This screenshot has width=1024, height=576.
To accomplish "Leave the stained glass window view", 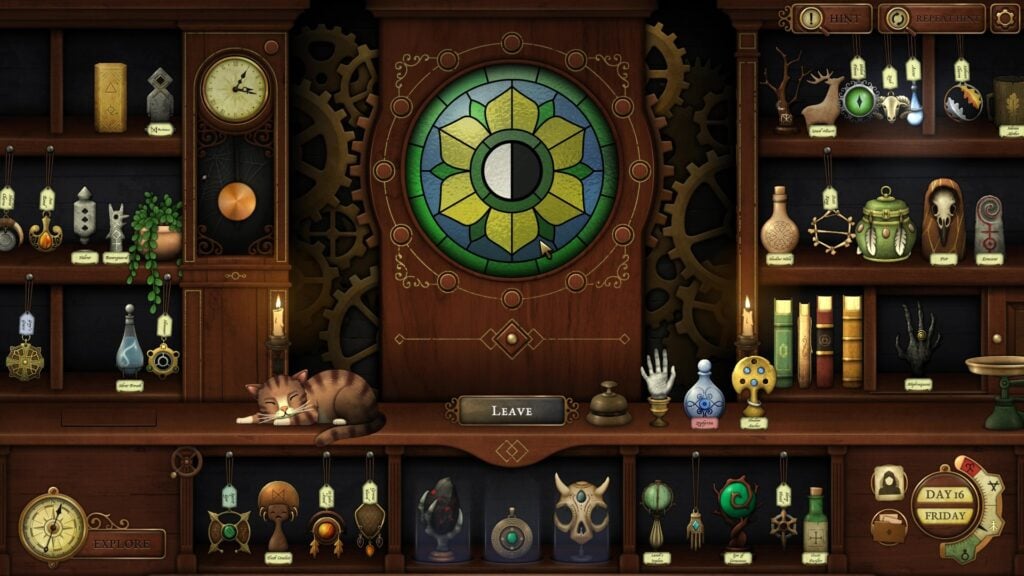I will click(x=512, y=410).
